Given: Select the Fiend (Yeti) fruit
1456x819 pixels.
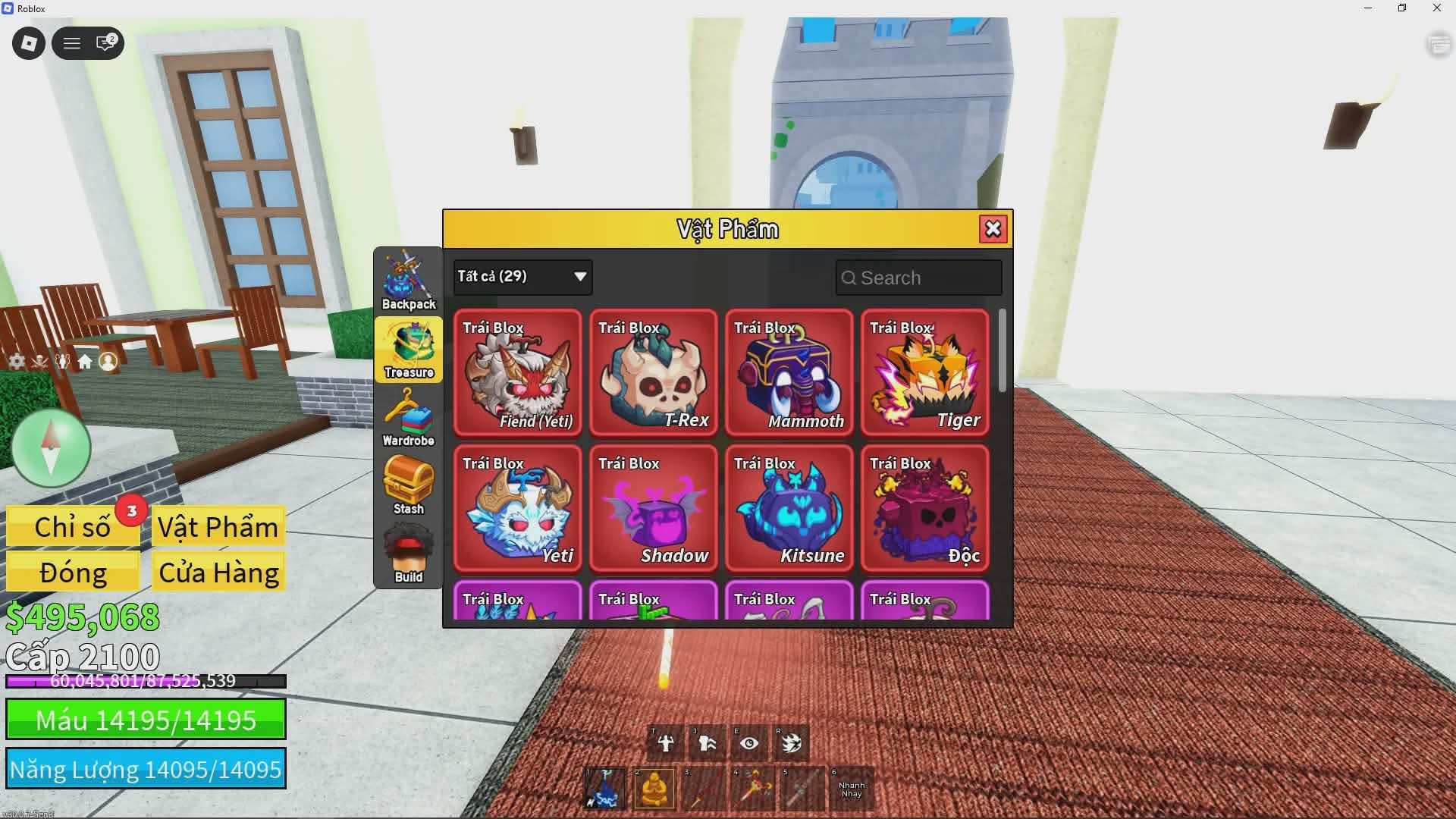Looking at the screenshot, I should [x=518, y=372].
